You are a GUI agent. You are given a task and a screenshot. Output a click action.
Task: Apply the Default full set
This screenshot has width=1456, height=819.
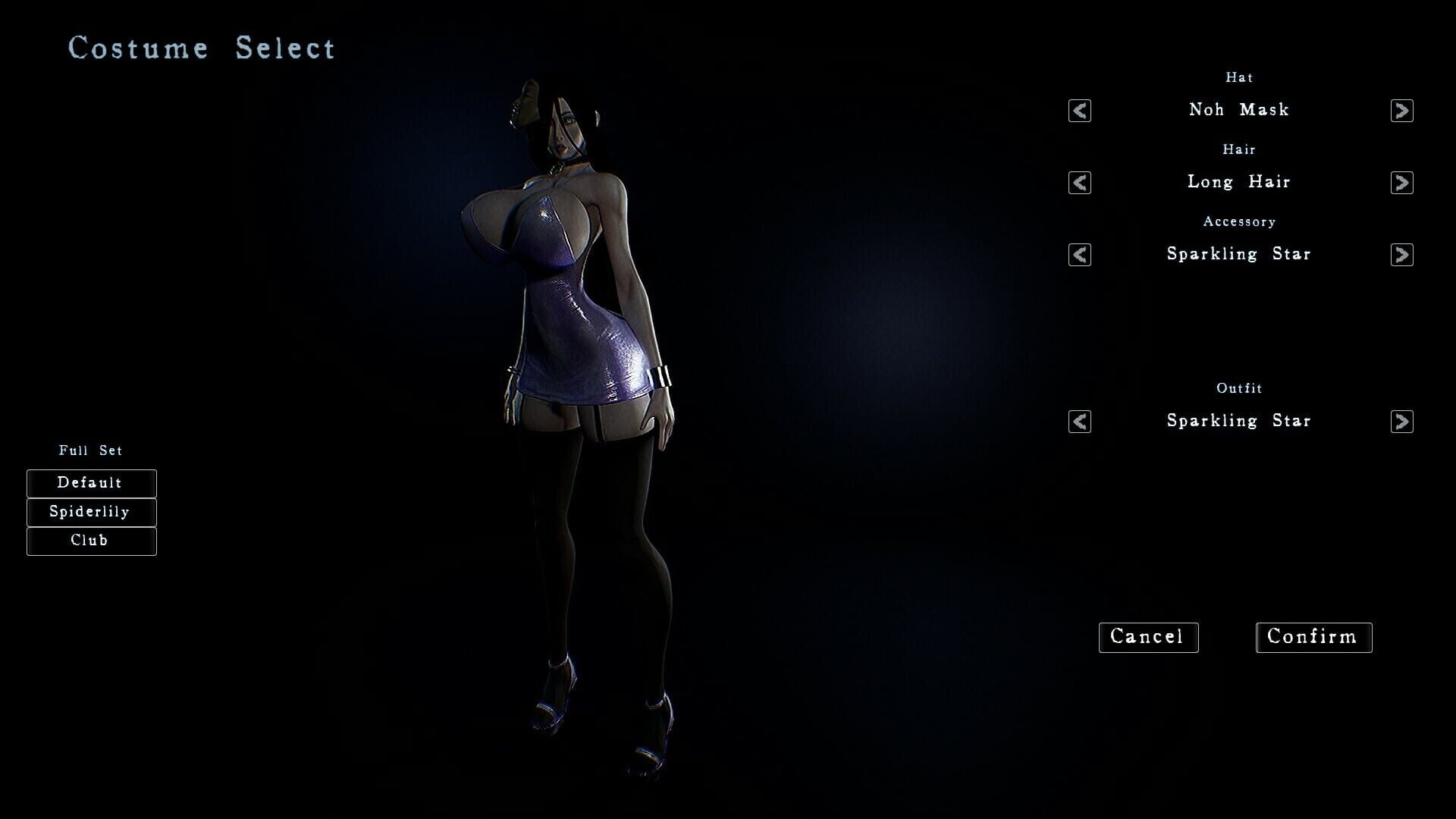[91, 483]
